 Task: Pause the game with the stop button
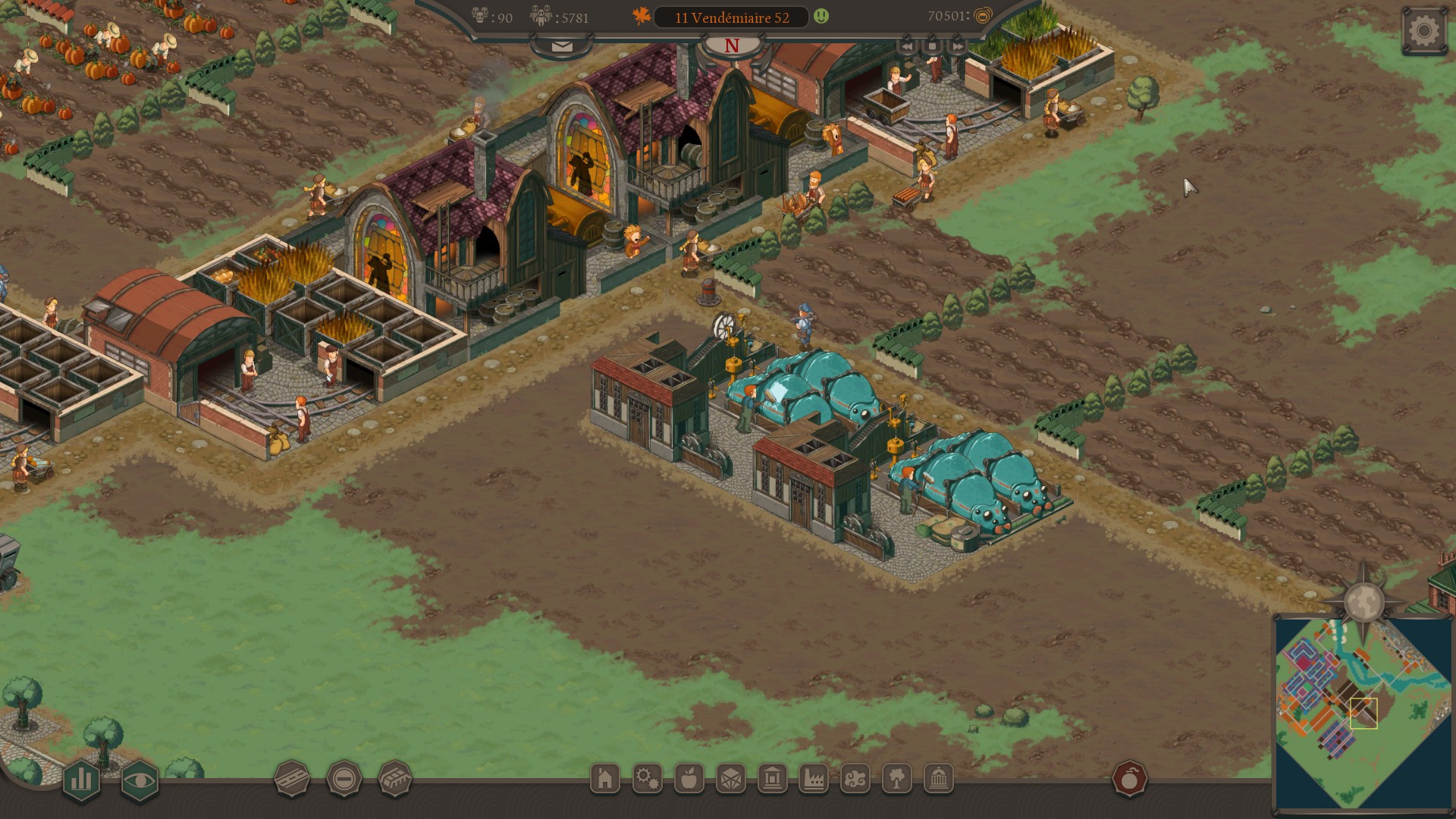click(932, 46)
